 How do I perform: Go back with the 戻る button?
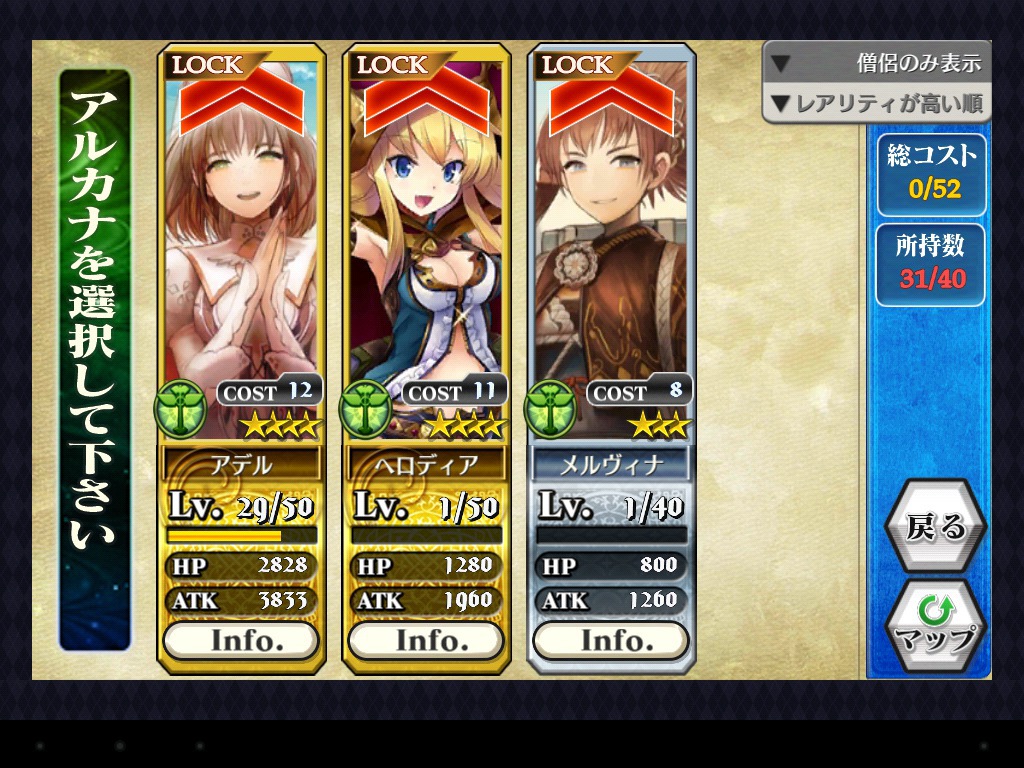click(x=935, y=527)
